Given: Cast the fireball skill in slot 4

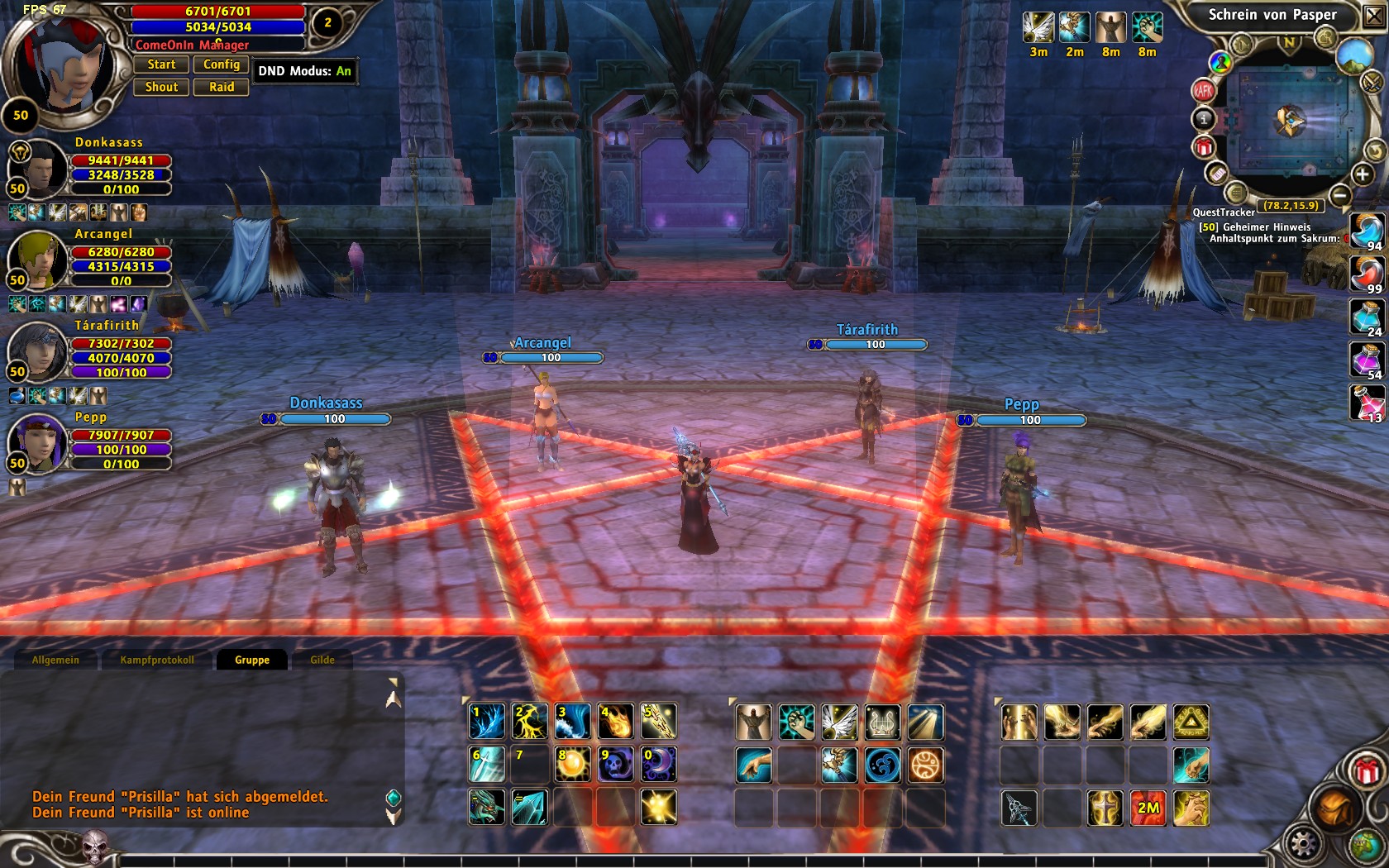Looking at the screenshot, I should click(615, 722).
